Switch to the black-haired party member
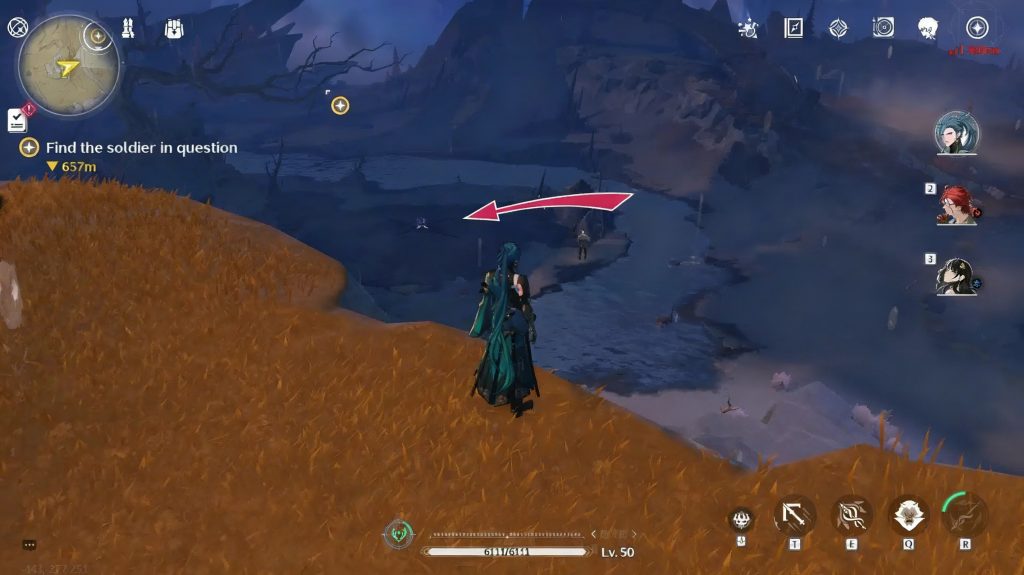The image size is (1024, 575). pyautogui.click(x=956, y=277)
